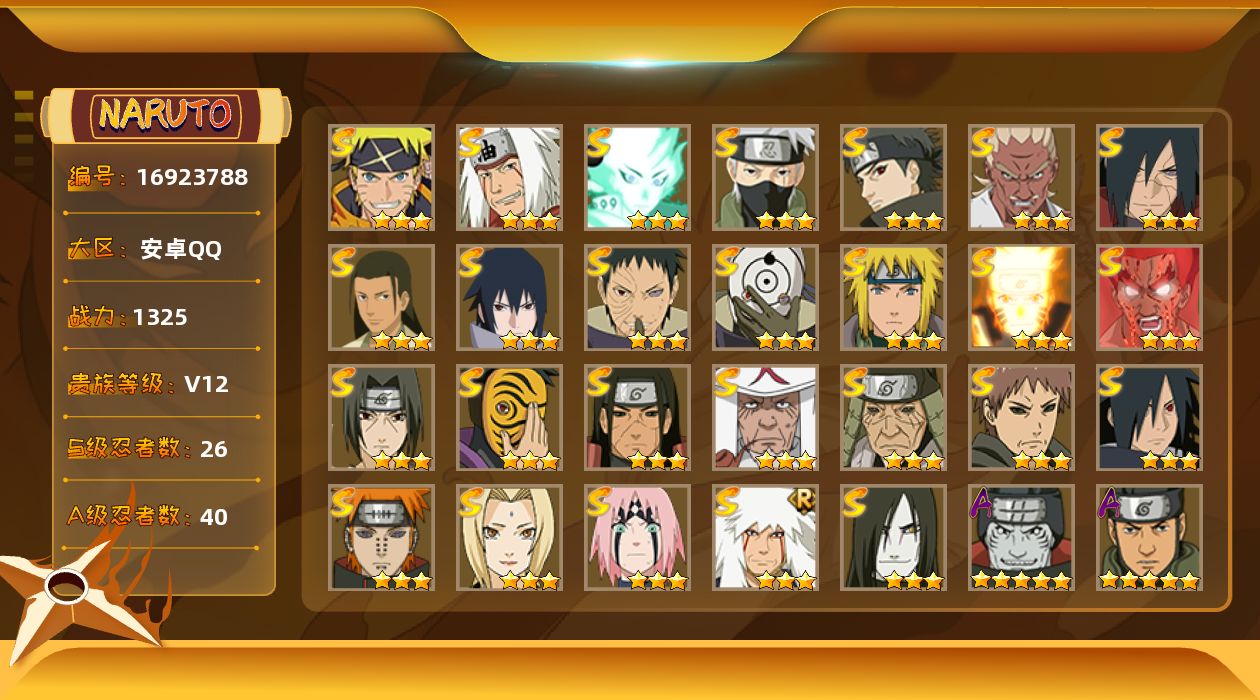This screenshot has height=700, width=1260.
Task: Select the scar-faced Obito portrait
Action: (637, 297)
